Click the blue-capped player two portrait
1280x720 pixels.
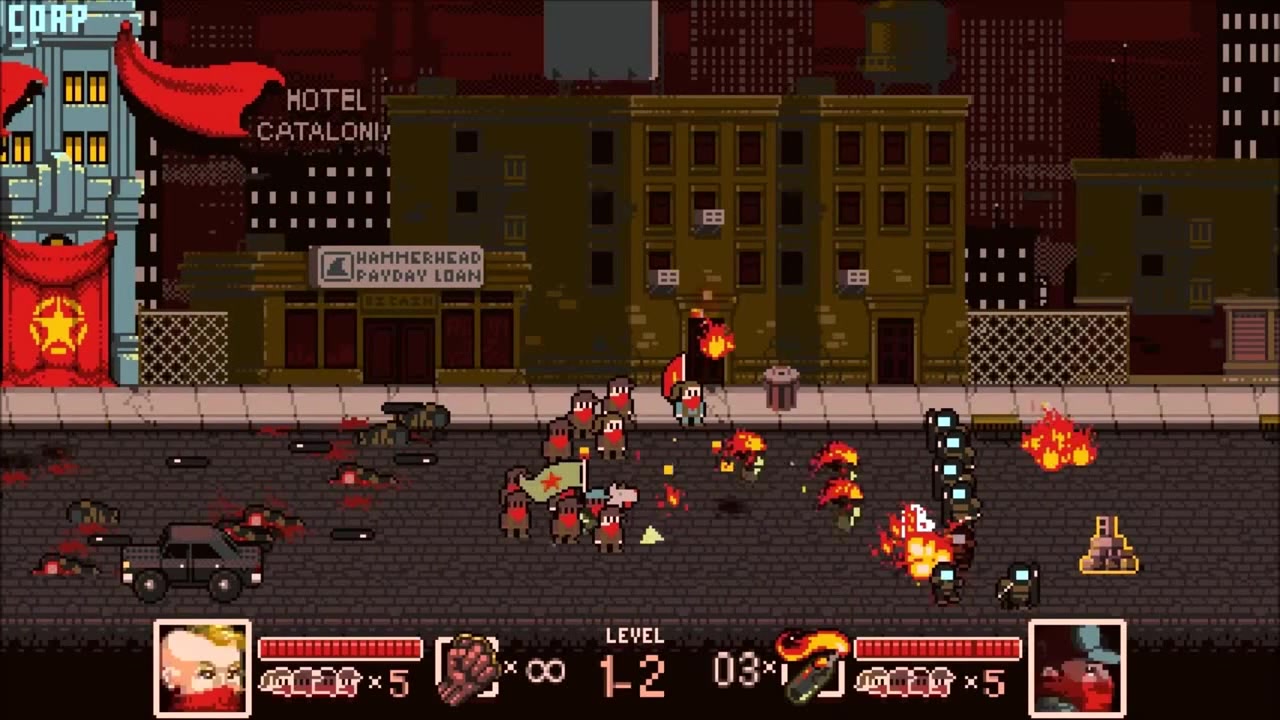tap(1077, 667)
